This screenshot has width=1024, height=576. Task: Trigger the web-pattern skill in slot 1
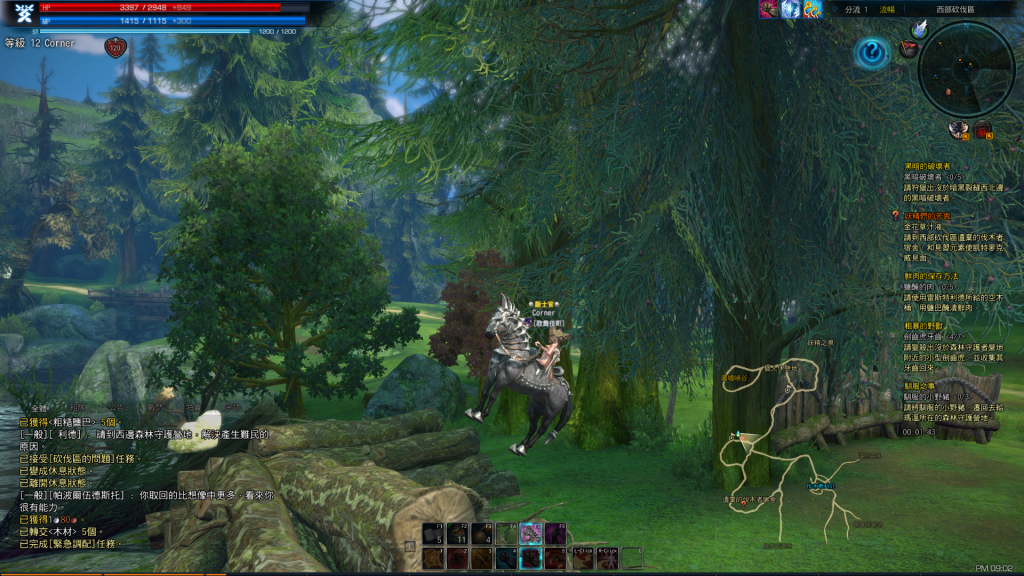point(433,558)
